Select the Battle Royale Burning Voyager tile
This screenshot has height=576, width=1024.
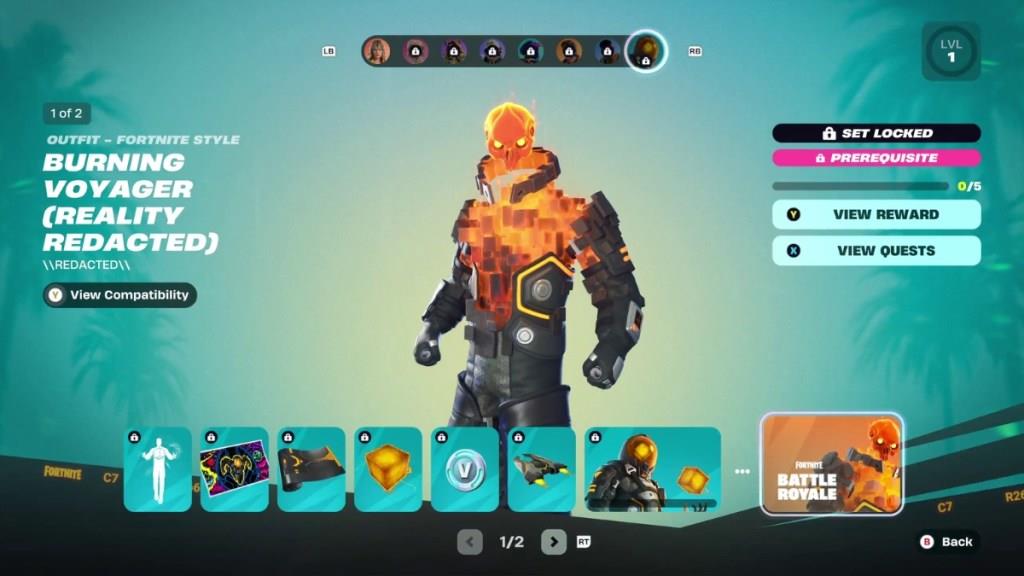pyautogui.click(x=832, y=464)
